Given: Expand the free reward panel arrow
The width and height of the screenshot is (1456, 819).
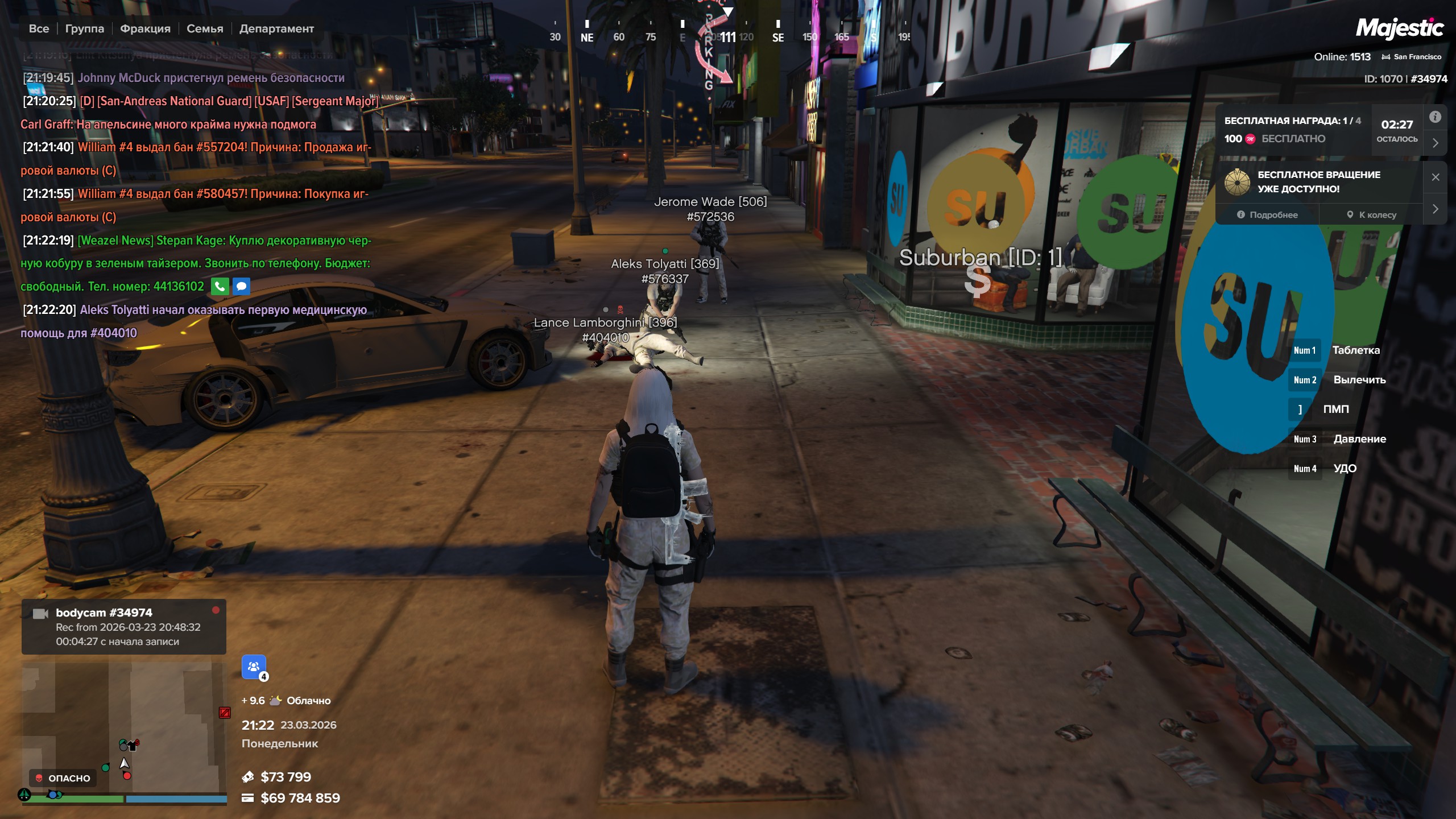Looking at the screenshot, I should (1436, 143).
